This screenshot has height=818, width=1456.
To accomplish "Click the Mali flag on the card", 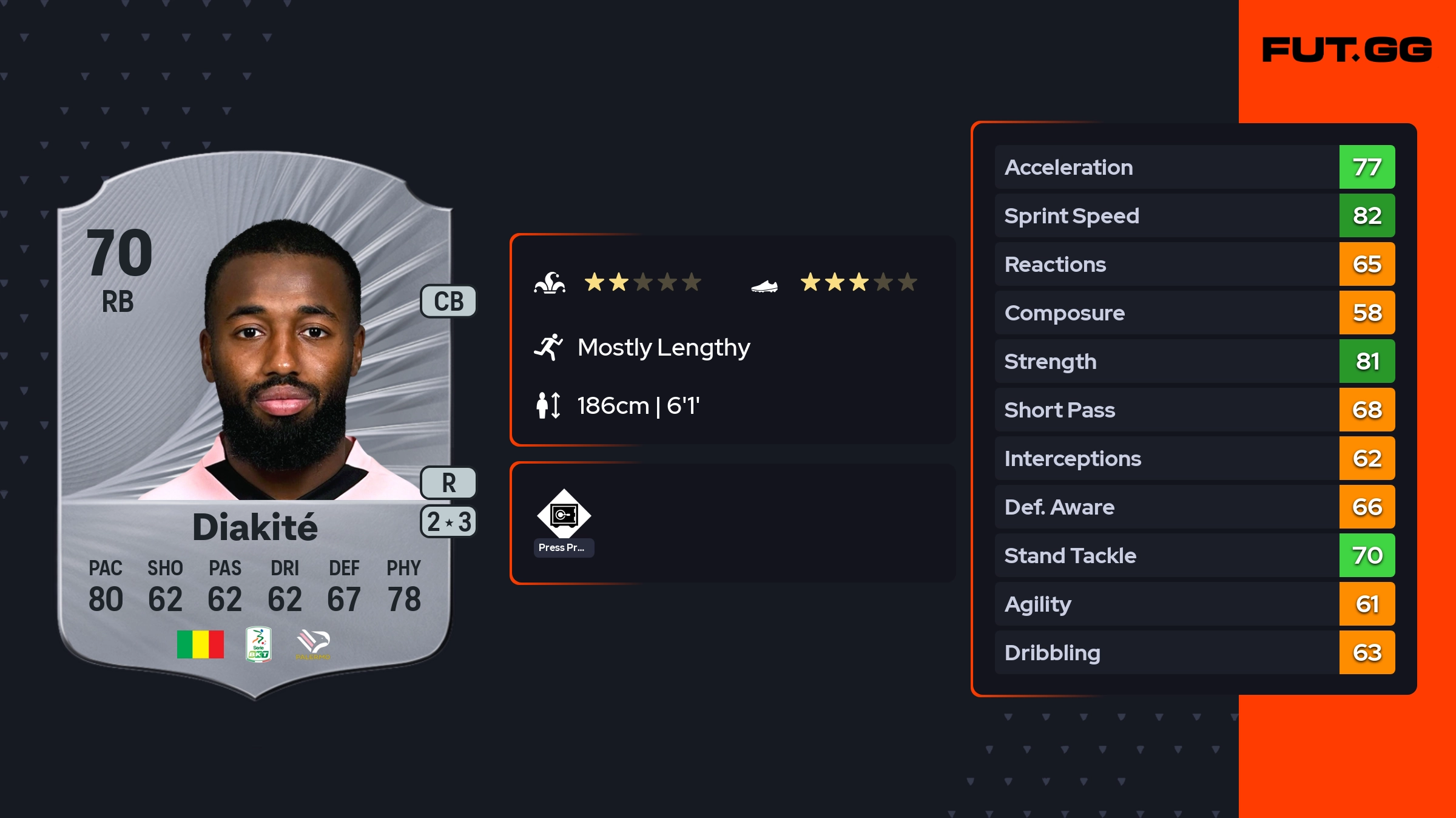I will [200, 644].
